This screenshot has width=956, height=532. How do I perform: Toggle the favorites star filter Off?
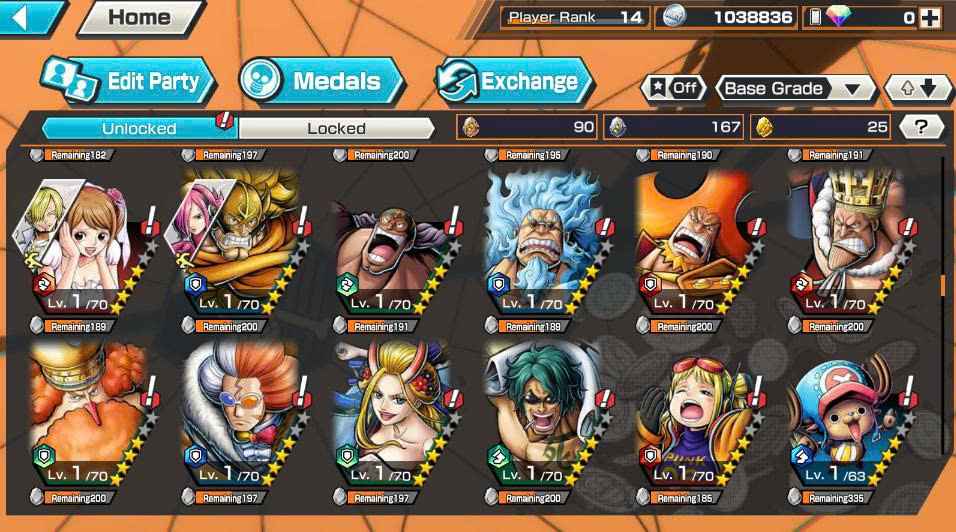[673, 88]
